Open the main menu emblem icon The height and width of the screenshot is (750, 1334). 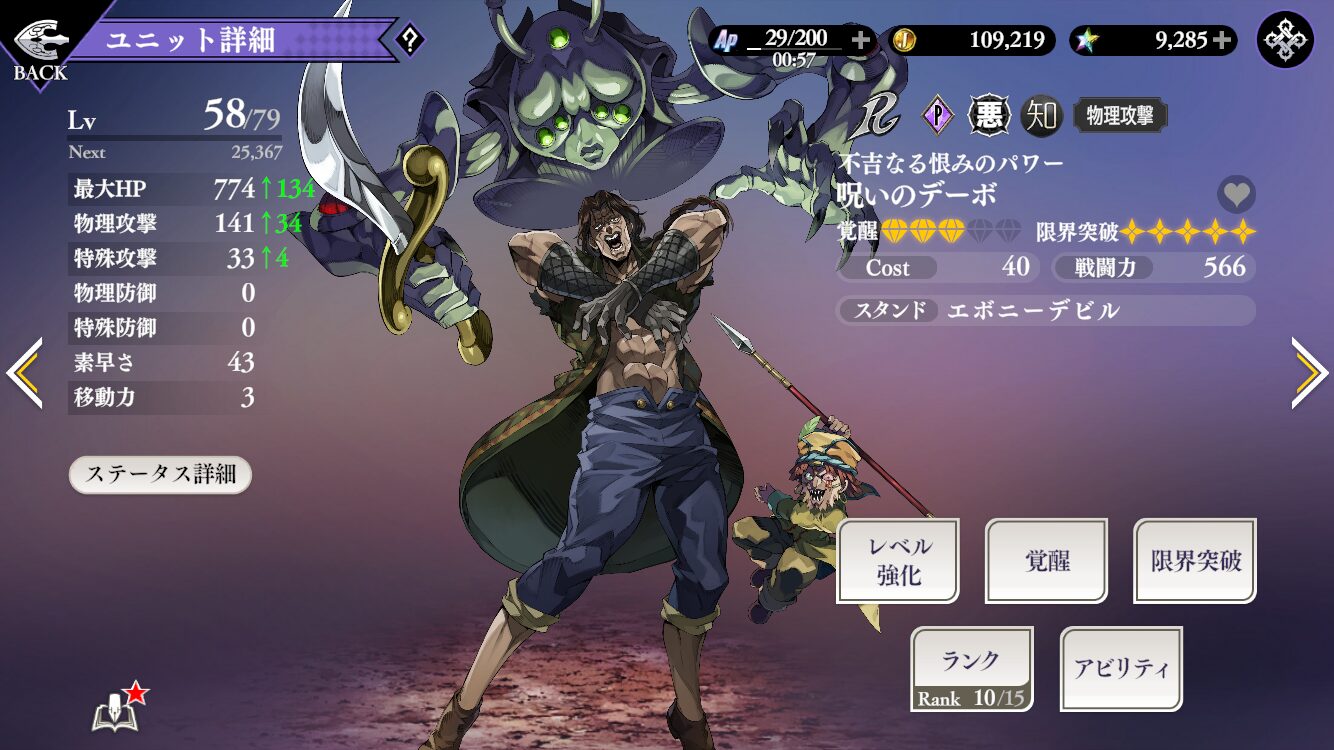pos(1285,40)
